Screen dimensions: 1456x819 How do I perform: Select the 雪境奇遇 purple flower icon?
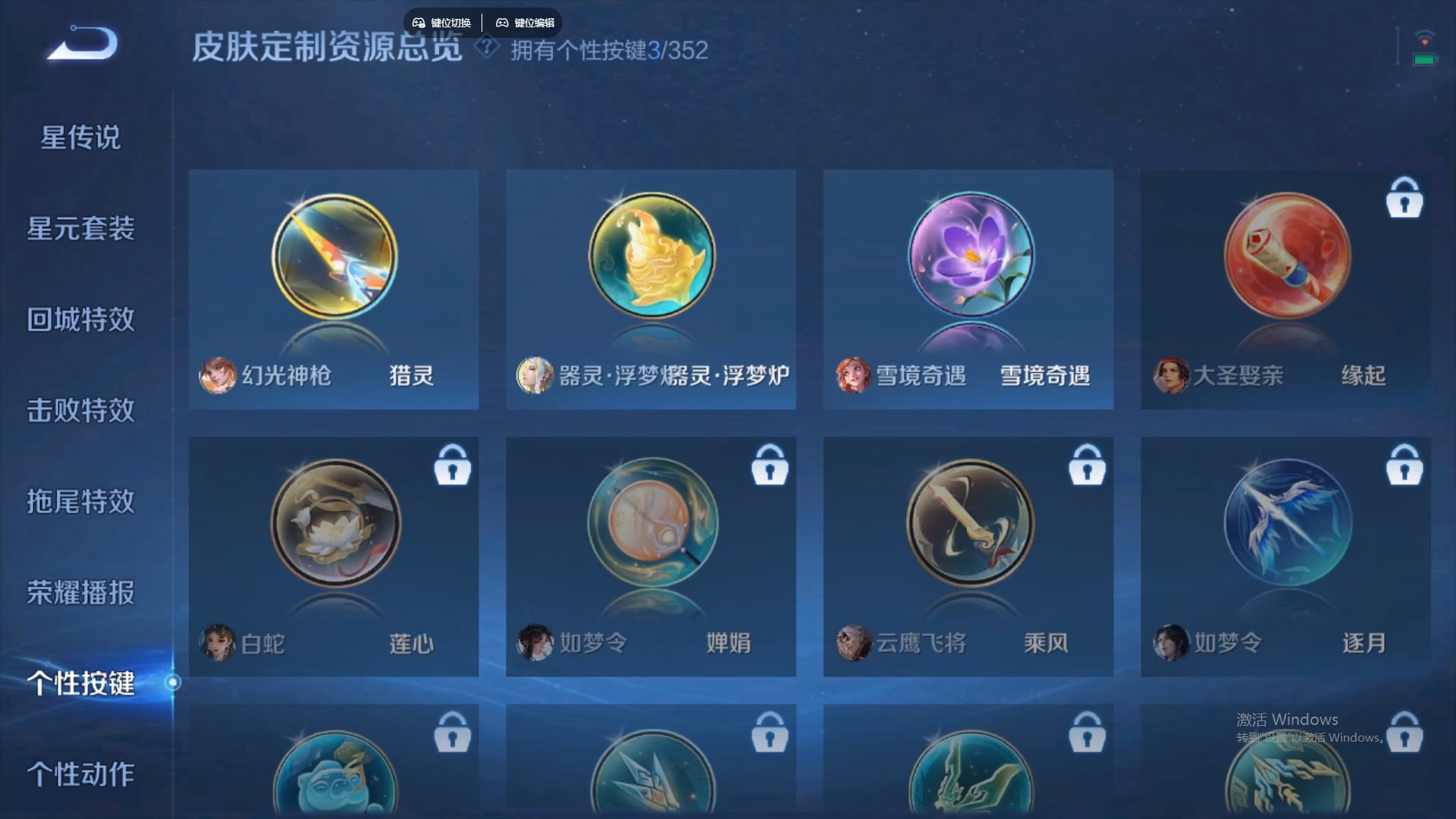pyautogui.click(x=968, y=256)
